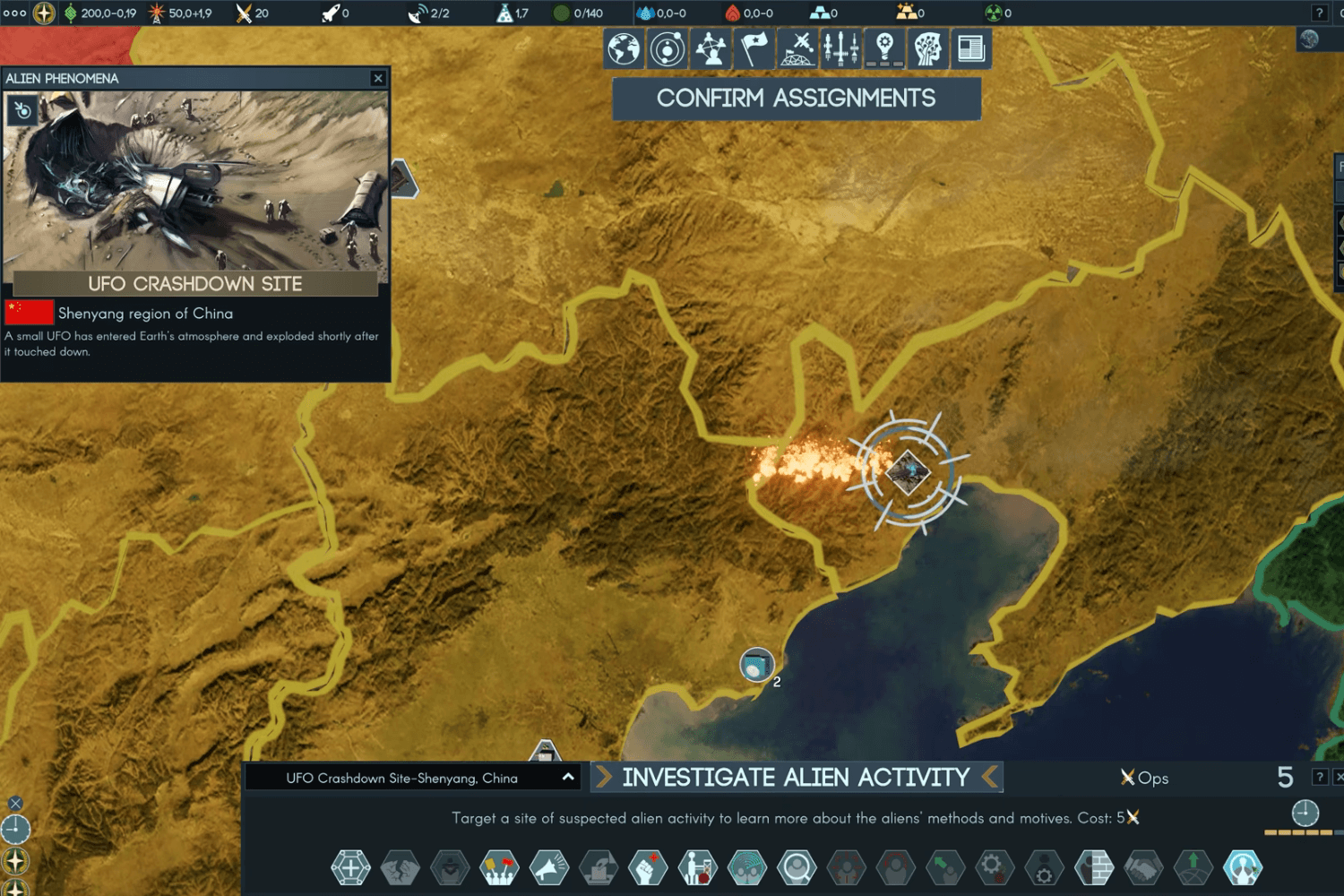1344x896 pixels.
Task: Toggle the overlay X button in bottom-left corner
Action: (x=14, y=802)
